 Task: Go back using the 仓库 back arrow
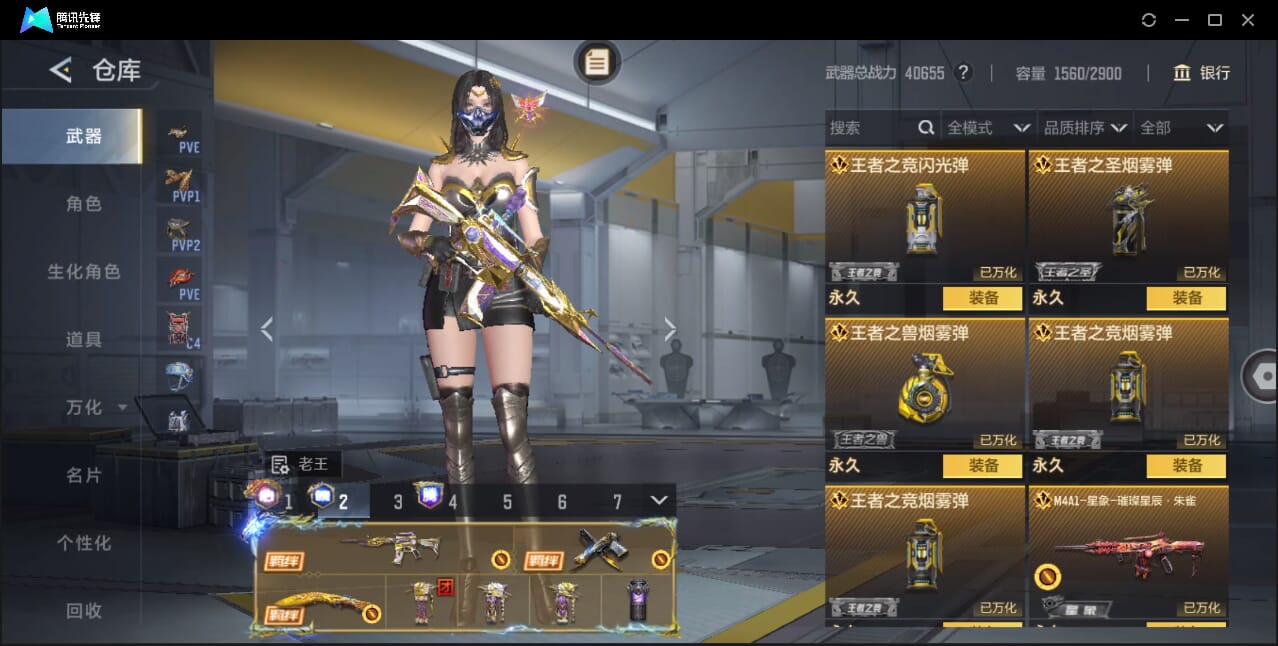click(x=61, y=70)
